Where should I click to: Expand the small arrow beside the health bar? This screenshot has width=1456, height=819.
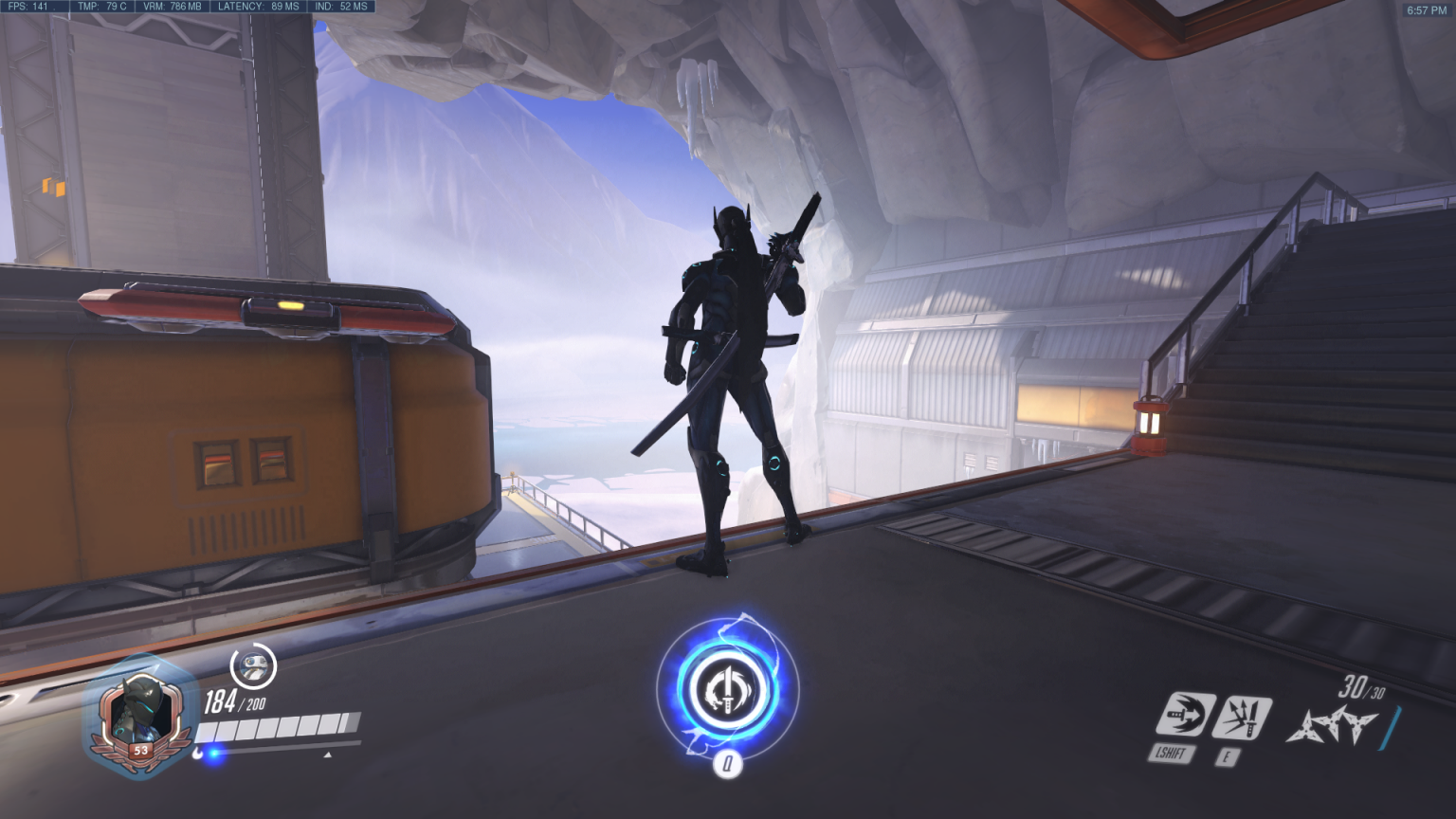(327, 753)
